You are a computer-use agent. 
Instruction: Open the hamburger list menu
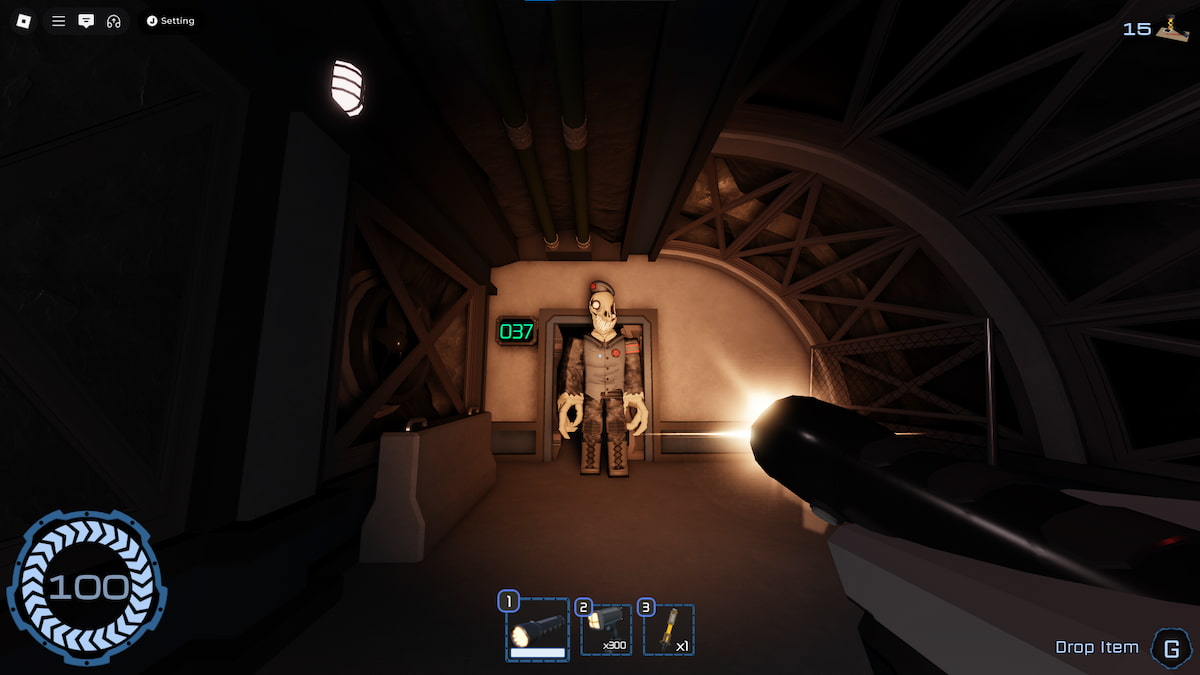(59, 21)
